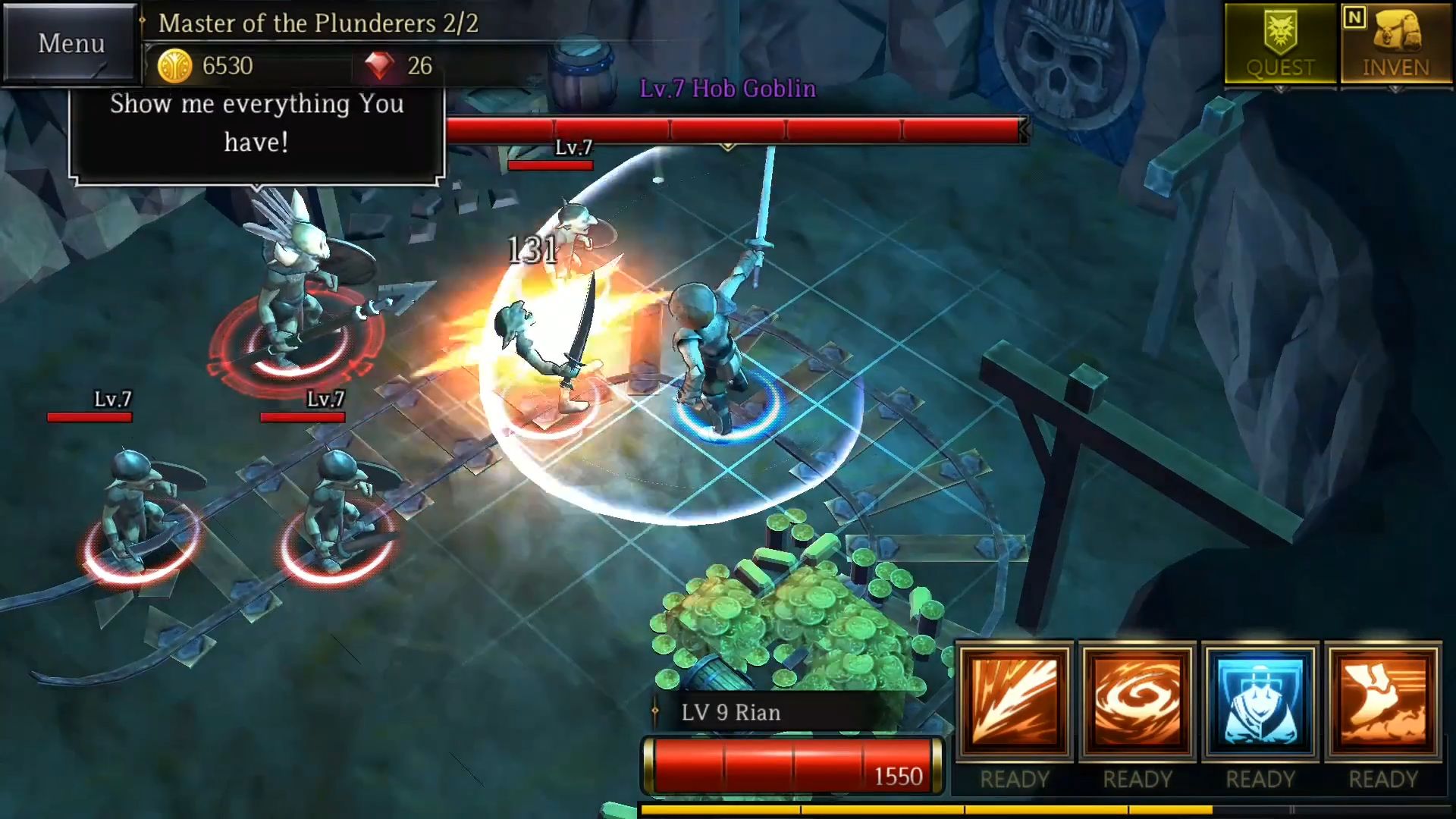This screenshot has height=819, width=1456.
Task: Click the Lv.7 Hob Goblin name label
Action: point(726,89)
